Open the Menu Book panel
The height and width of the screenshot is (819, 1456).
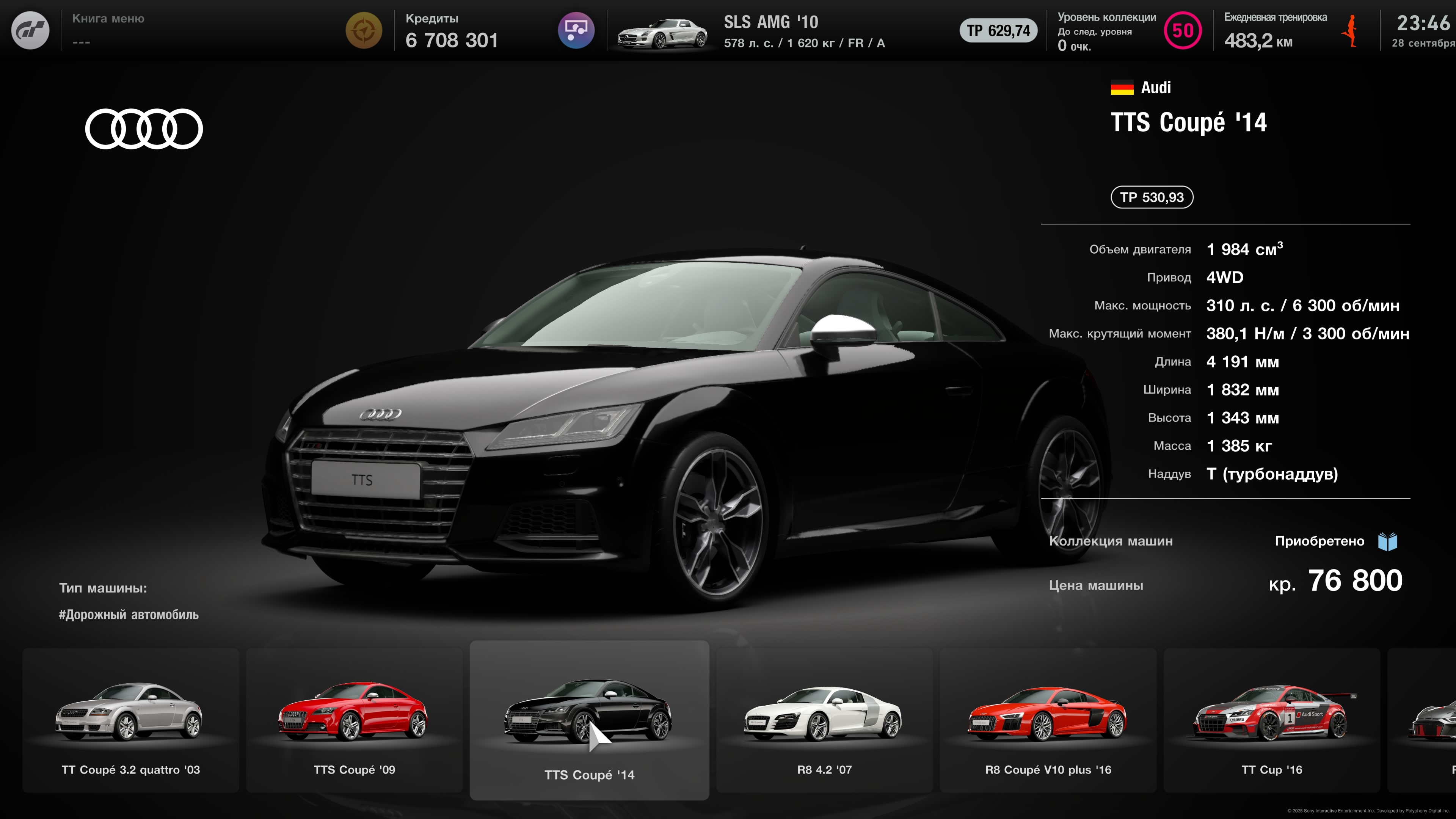(108, 30)
